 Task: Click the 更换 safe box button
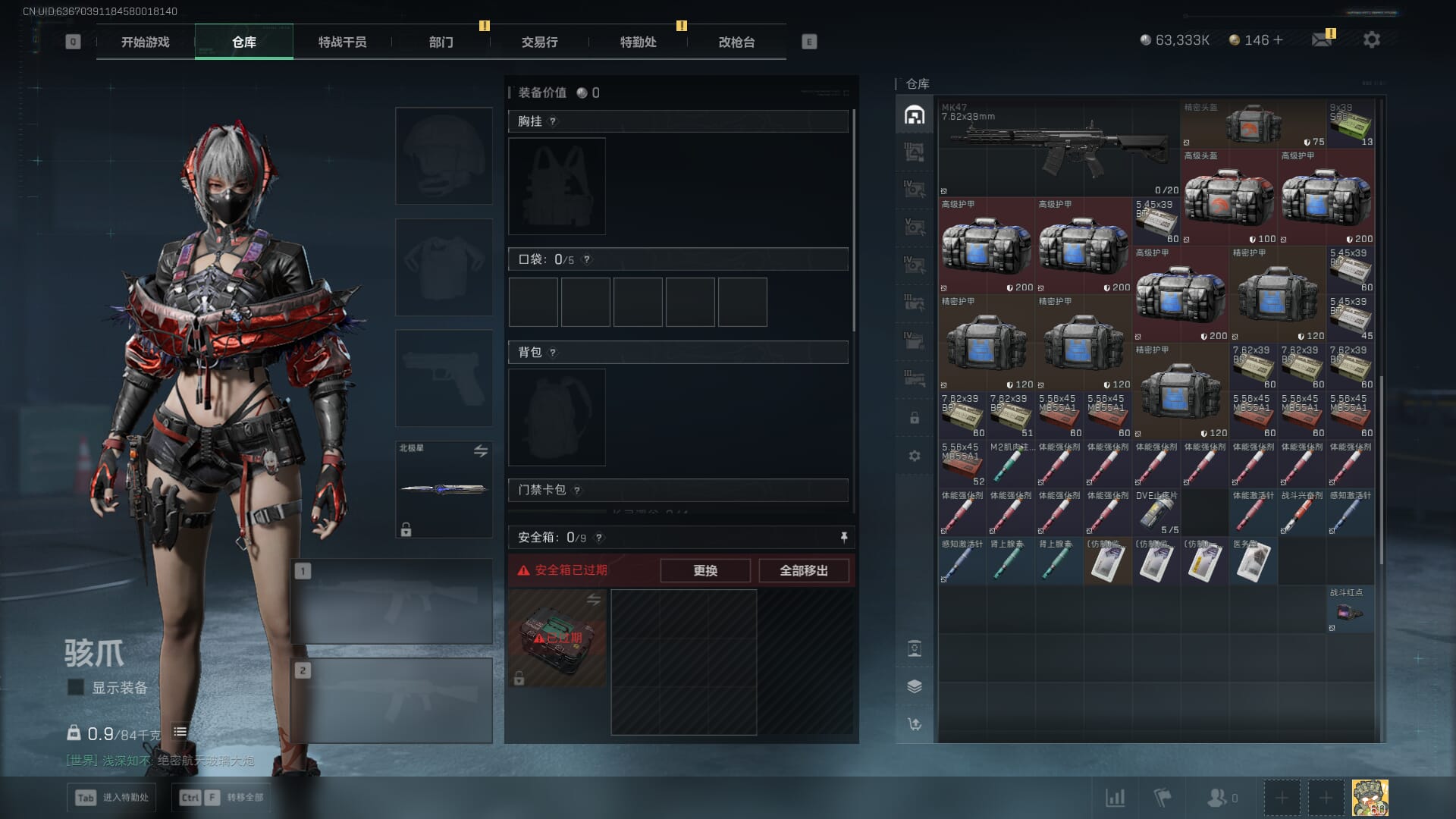[705, 570]
